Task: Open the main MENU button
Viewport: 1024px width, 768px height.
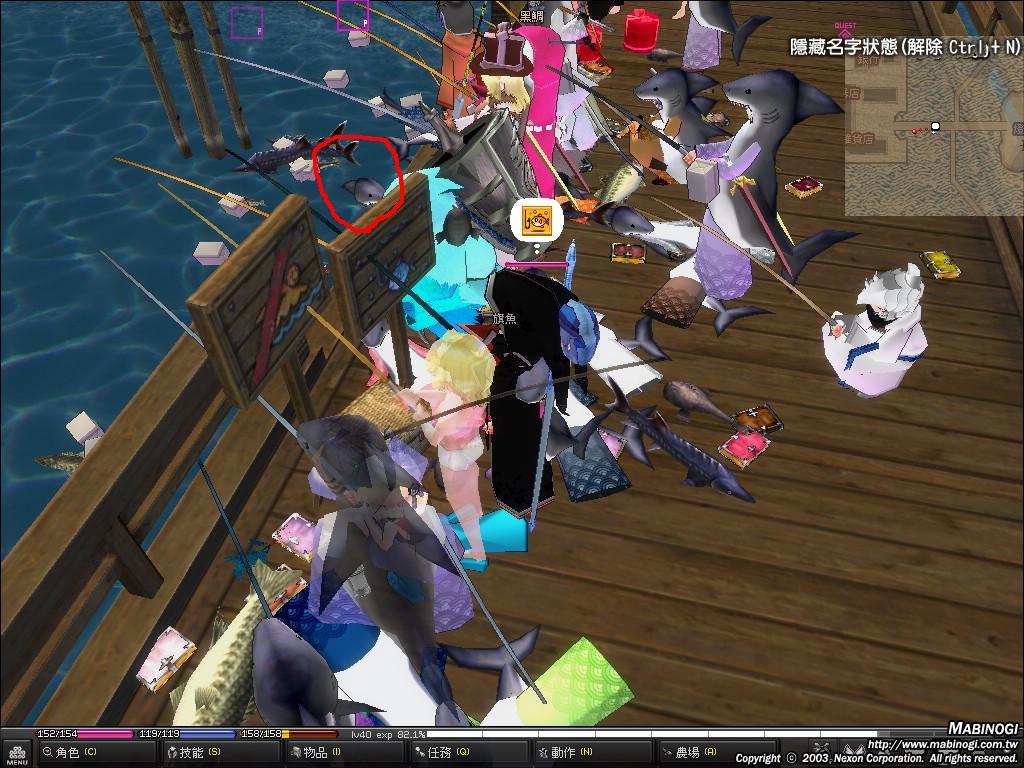Action: point(16,754)
